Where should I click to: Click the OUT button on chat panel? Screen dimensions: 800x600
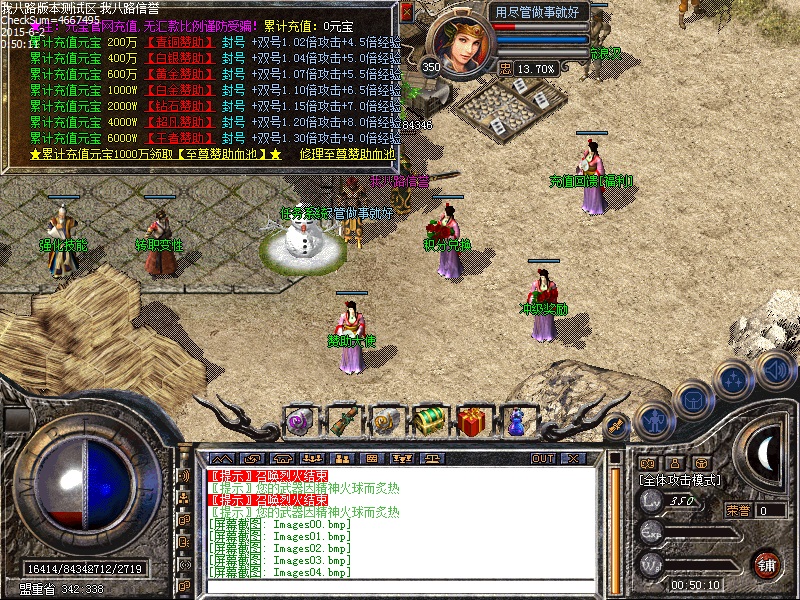[x=543, y=458]
